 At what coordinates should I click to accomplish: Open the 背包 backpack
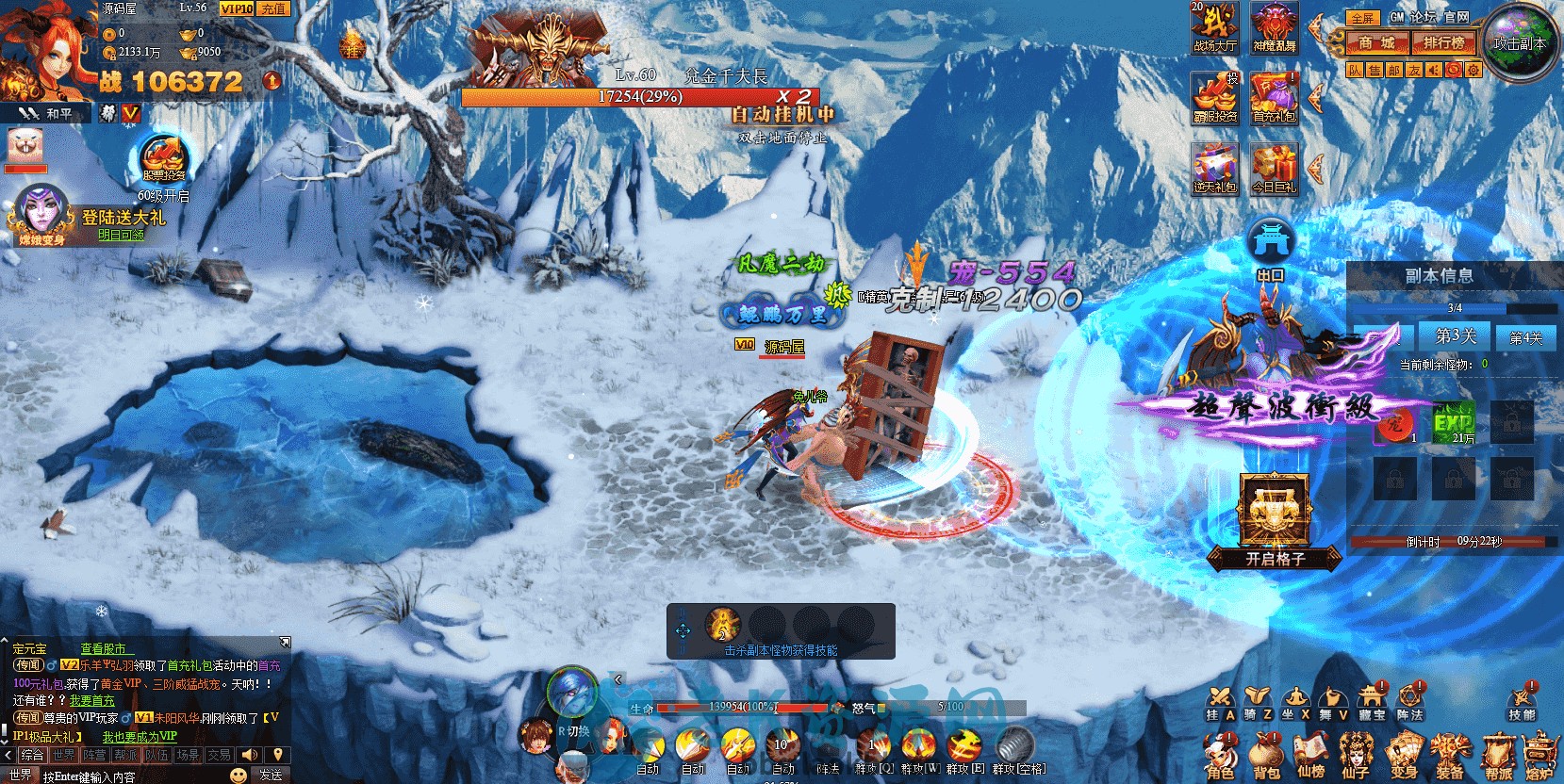pyautogui.click(x=1265, y=756)
